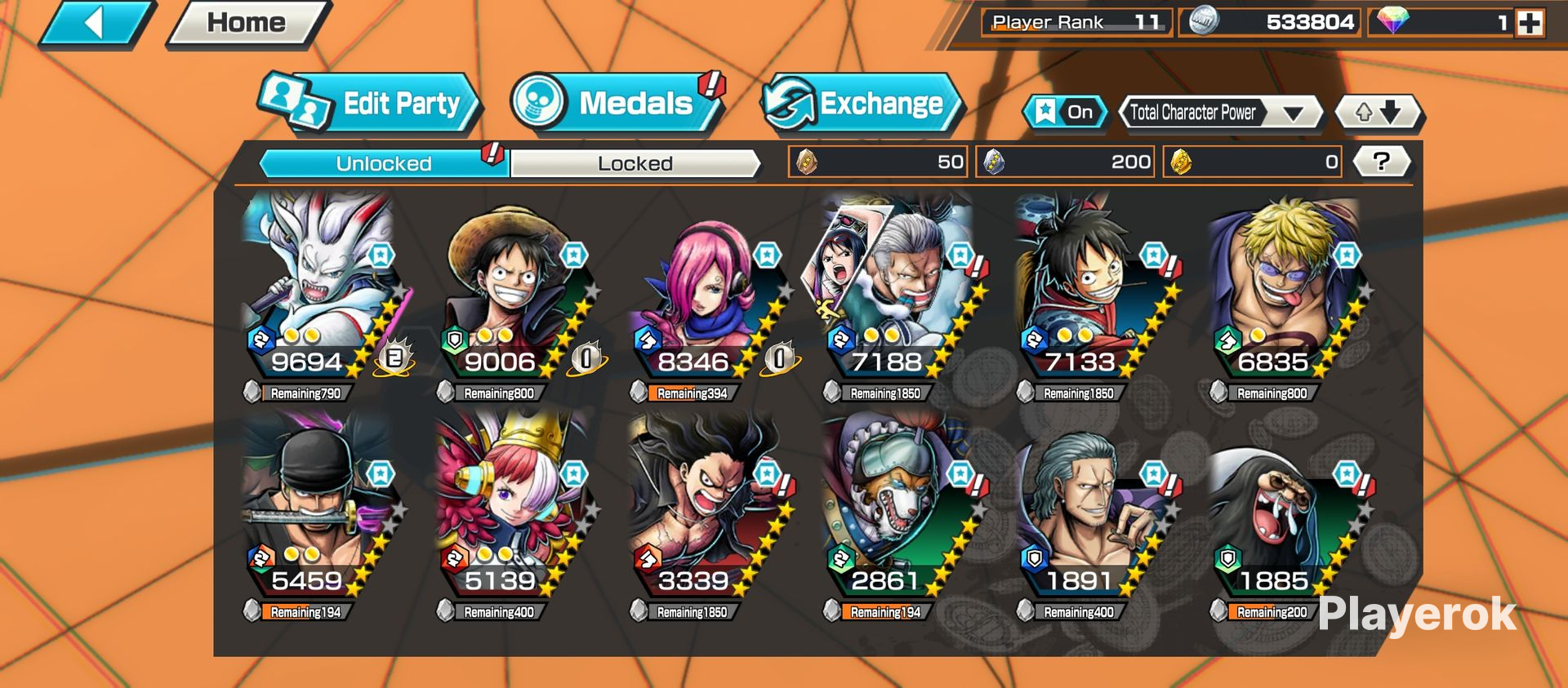Switch to the Locked tab
The width and height of the screenshot is (1568, 688).
pos(635,163)
